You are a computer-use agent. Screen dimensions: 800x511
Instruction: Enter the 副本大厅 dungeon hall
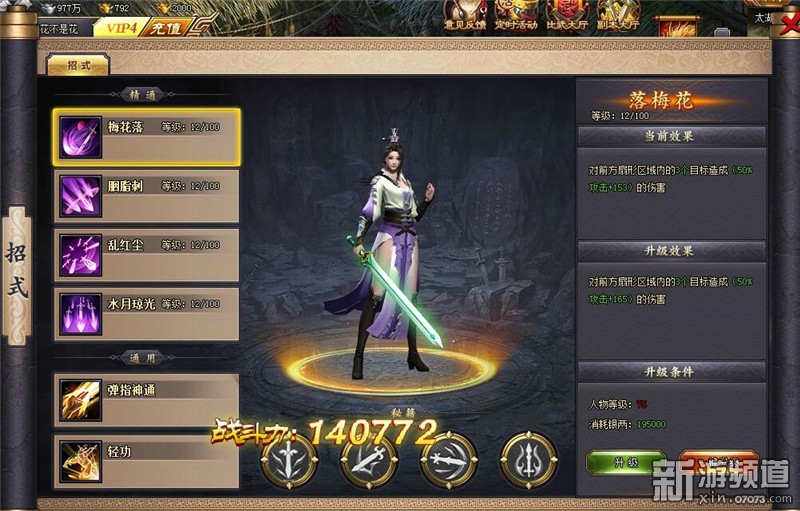tap(617, 15)
